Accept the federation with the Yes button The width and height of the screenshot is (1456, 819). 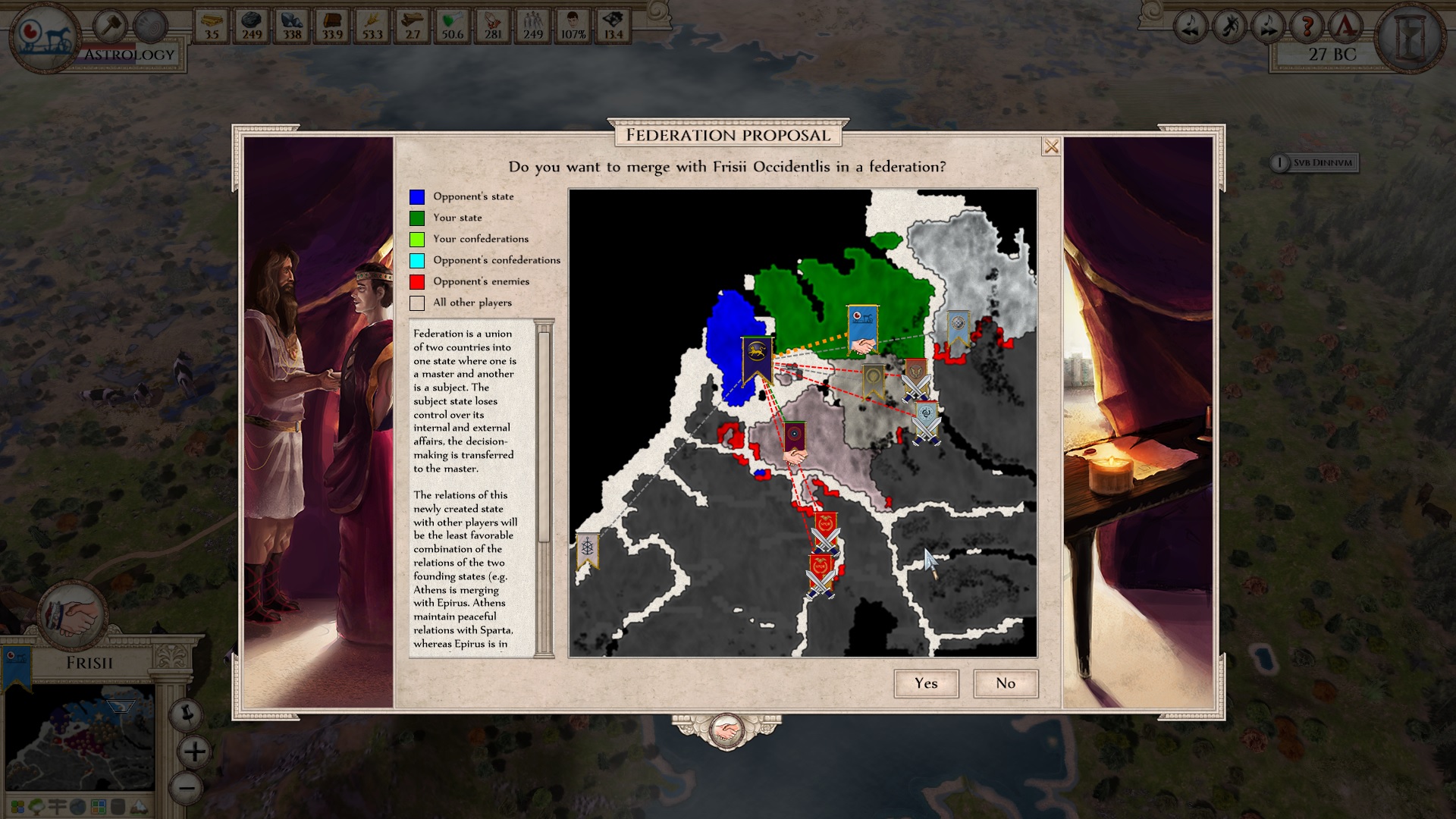tap(926, 683)
